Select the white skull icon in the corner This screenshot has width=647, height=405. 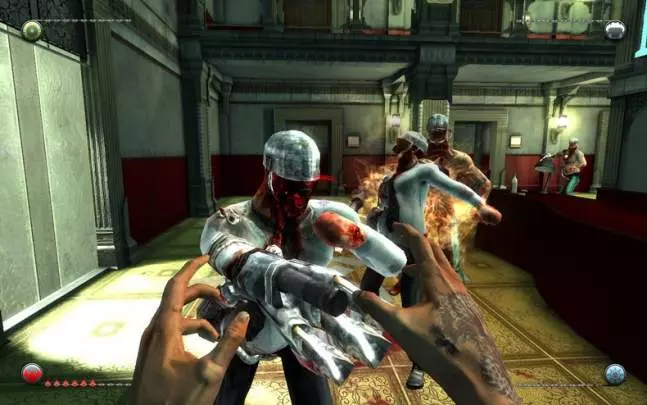pos(615,30)
